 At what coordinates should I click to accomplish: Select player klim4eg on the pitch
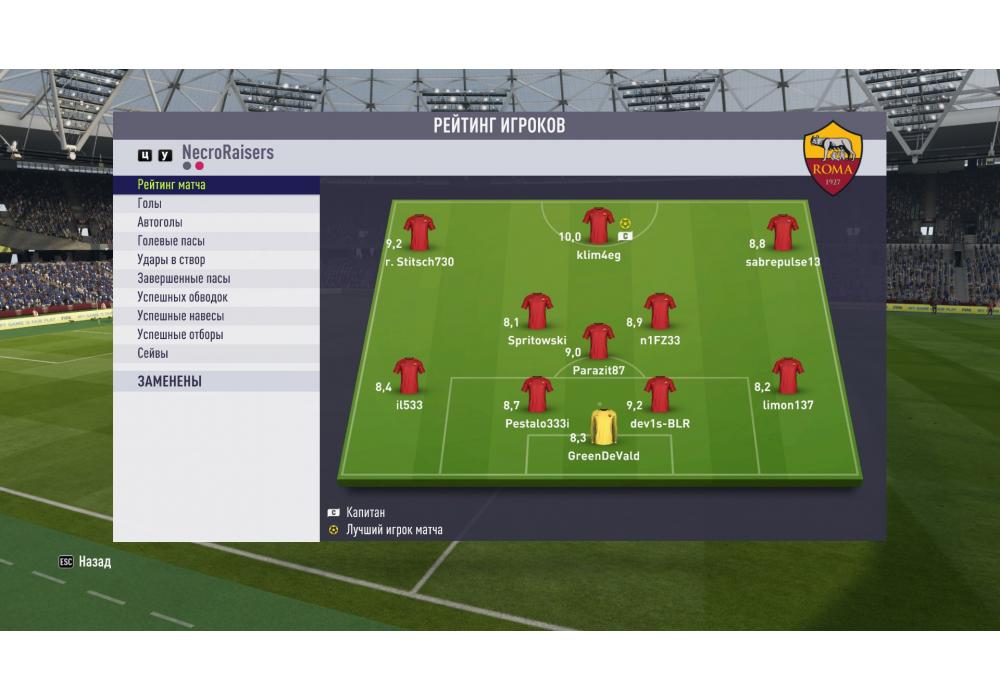coord(598,228)
